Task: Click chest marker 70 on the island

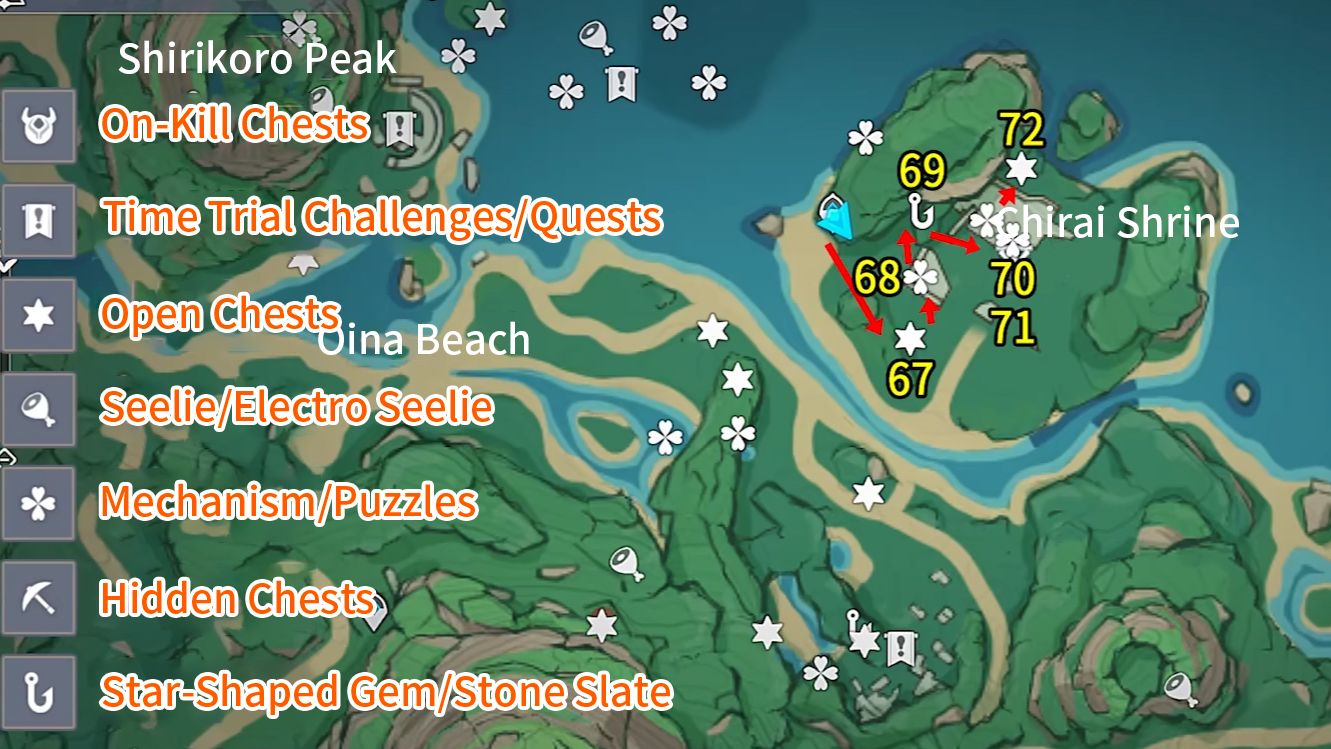Action: (x=1013, y=240)
